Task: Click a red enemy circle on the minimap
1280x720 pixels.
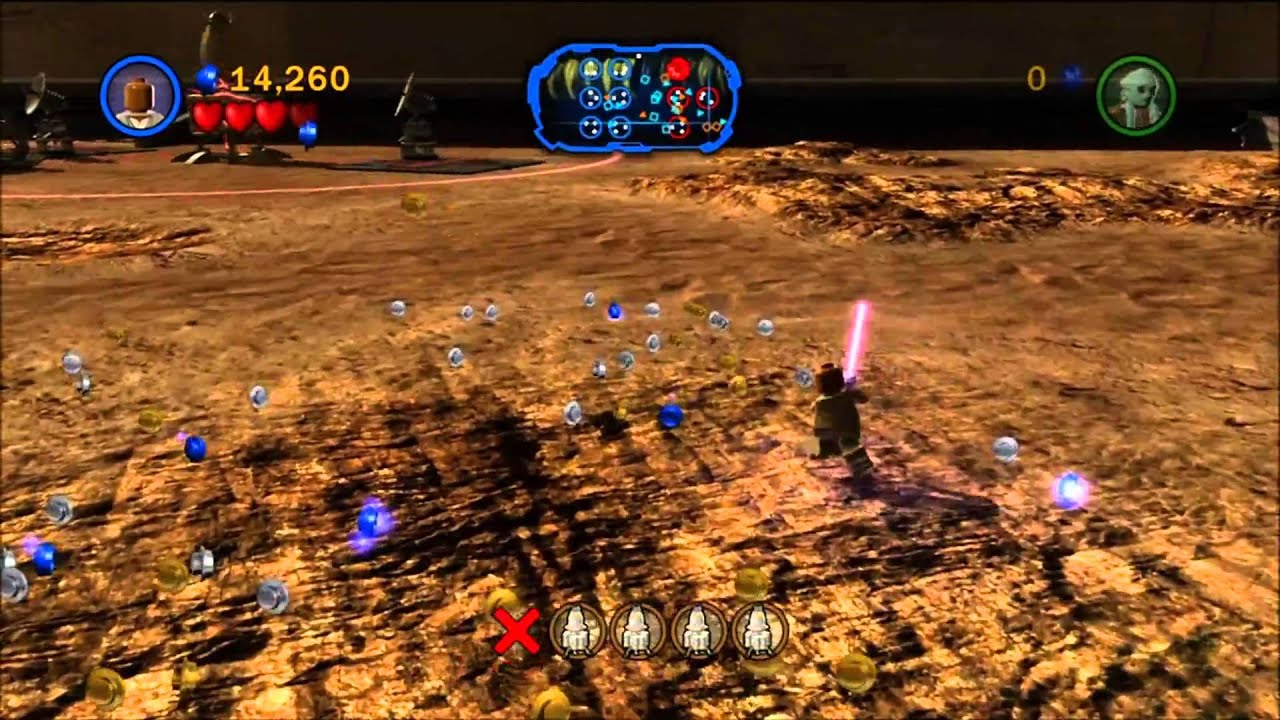Action: point(677,98)
